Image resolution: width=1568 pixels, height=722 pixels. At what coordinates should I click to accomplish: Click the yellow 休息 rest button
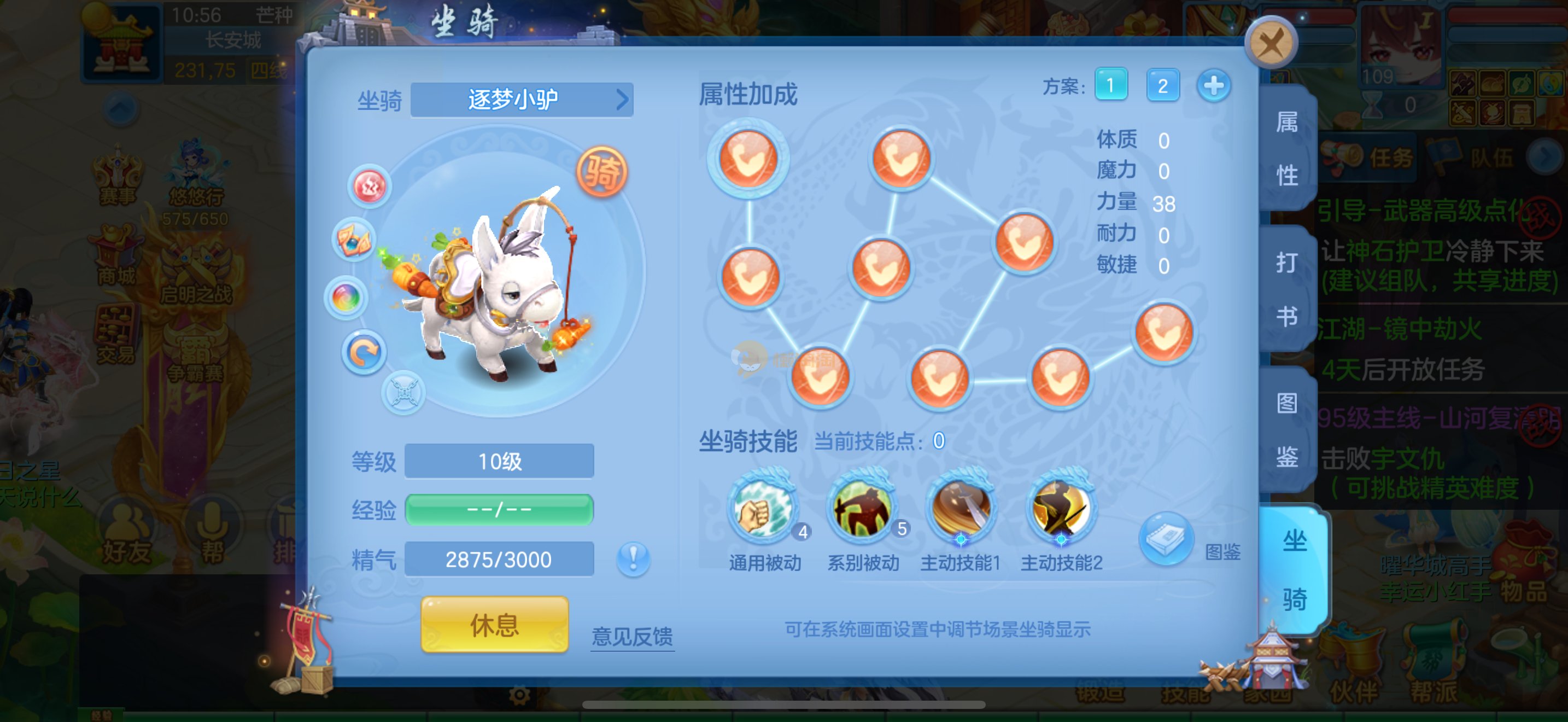point(494,625)
